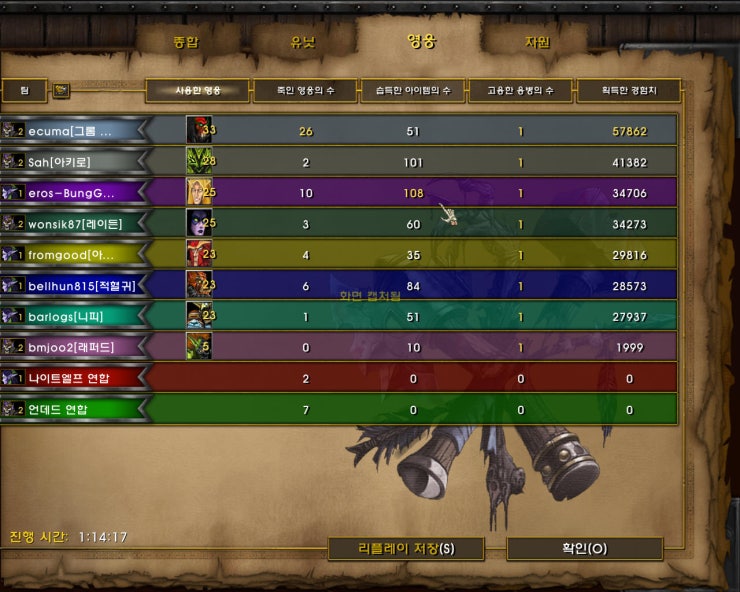Switch to the 종합 tab
This screenshot has height=592, width=740.
[x=186, y=42]
